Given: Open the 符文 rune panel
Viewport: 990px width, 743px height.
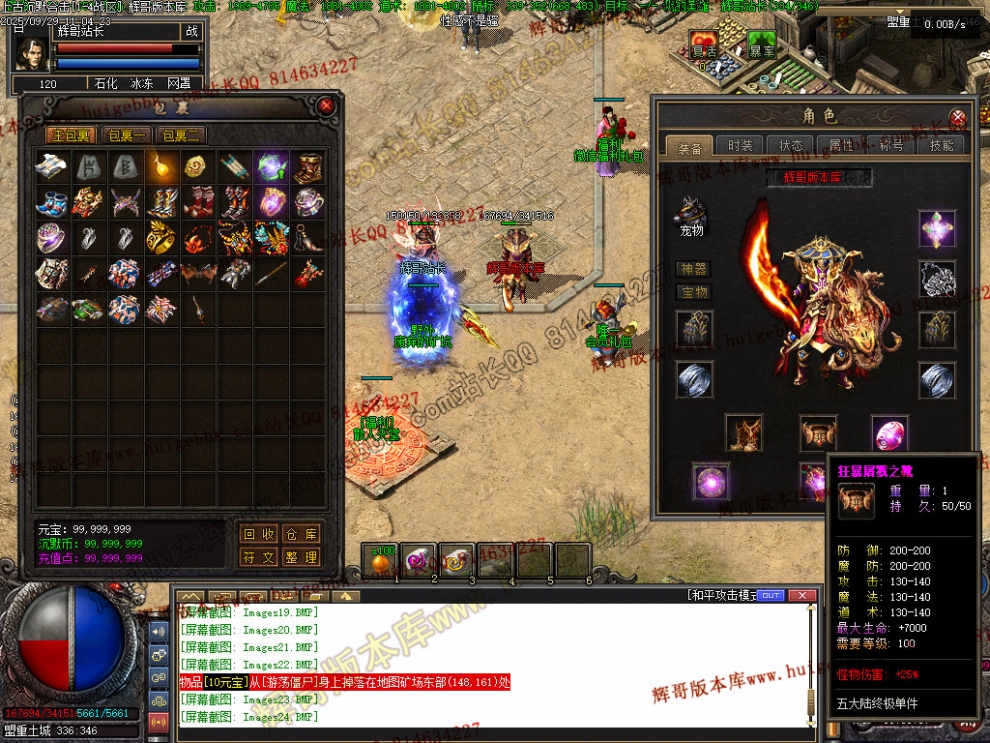Looking at the screenshot, I should [260, 557].
